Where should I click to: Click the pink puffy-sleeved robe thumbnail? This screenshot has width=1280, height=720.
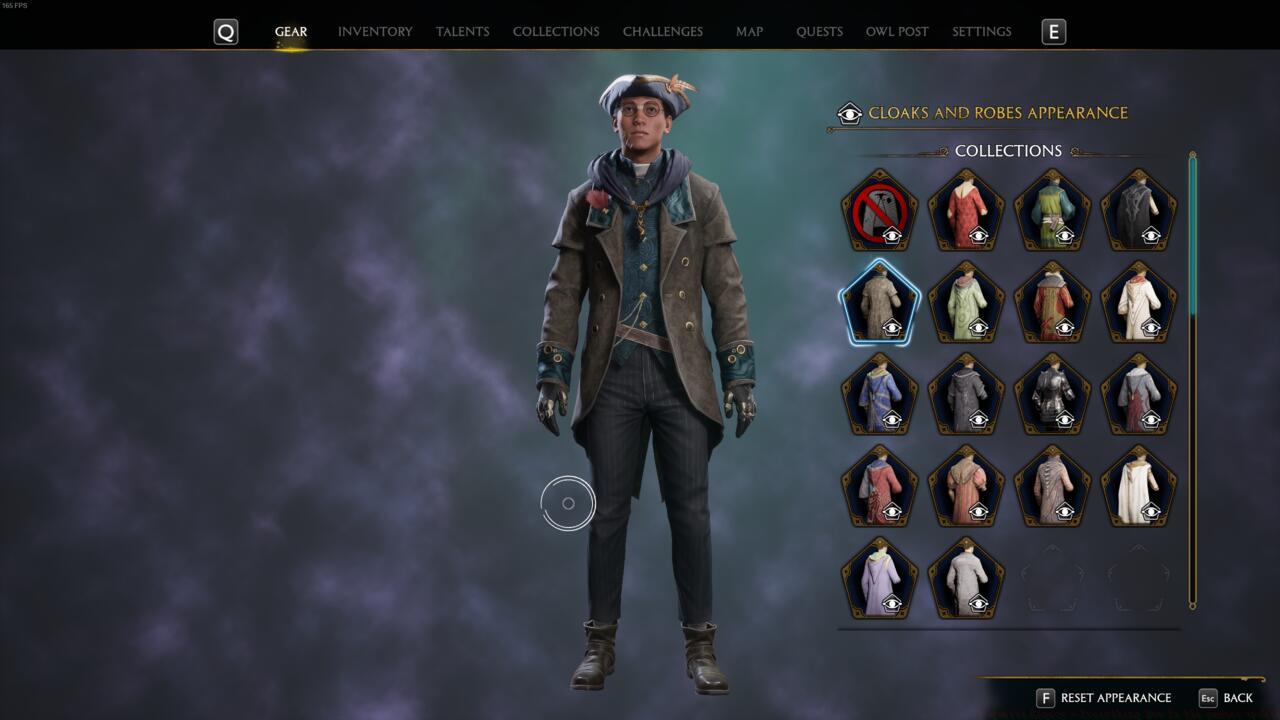[x=966, y=488]
